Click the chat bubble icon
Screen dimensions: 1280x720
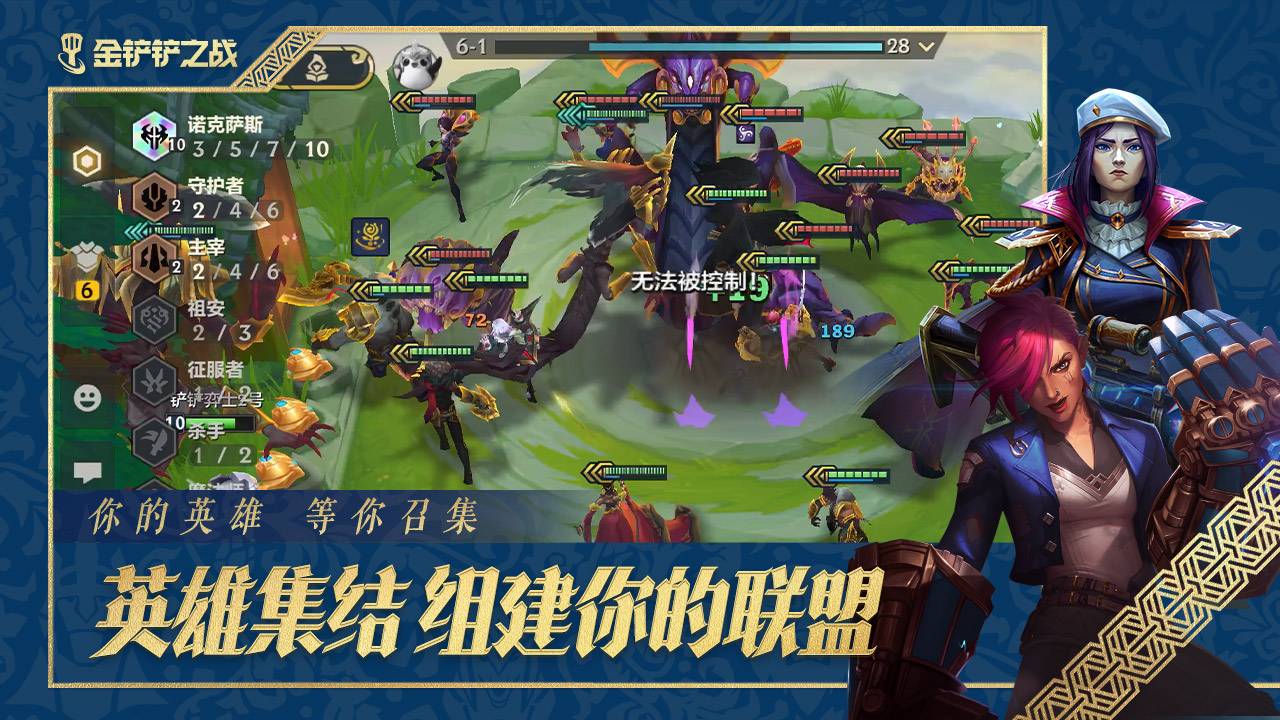(90, 469)
